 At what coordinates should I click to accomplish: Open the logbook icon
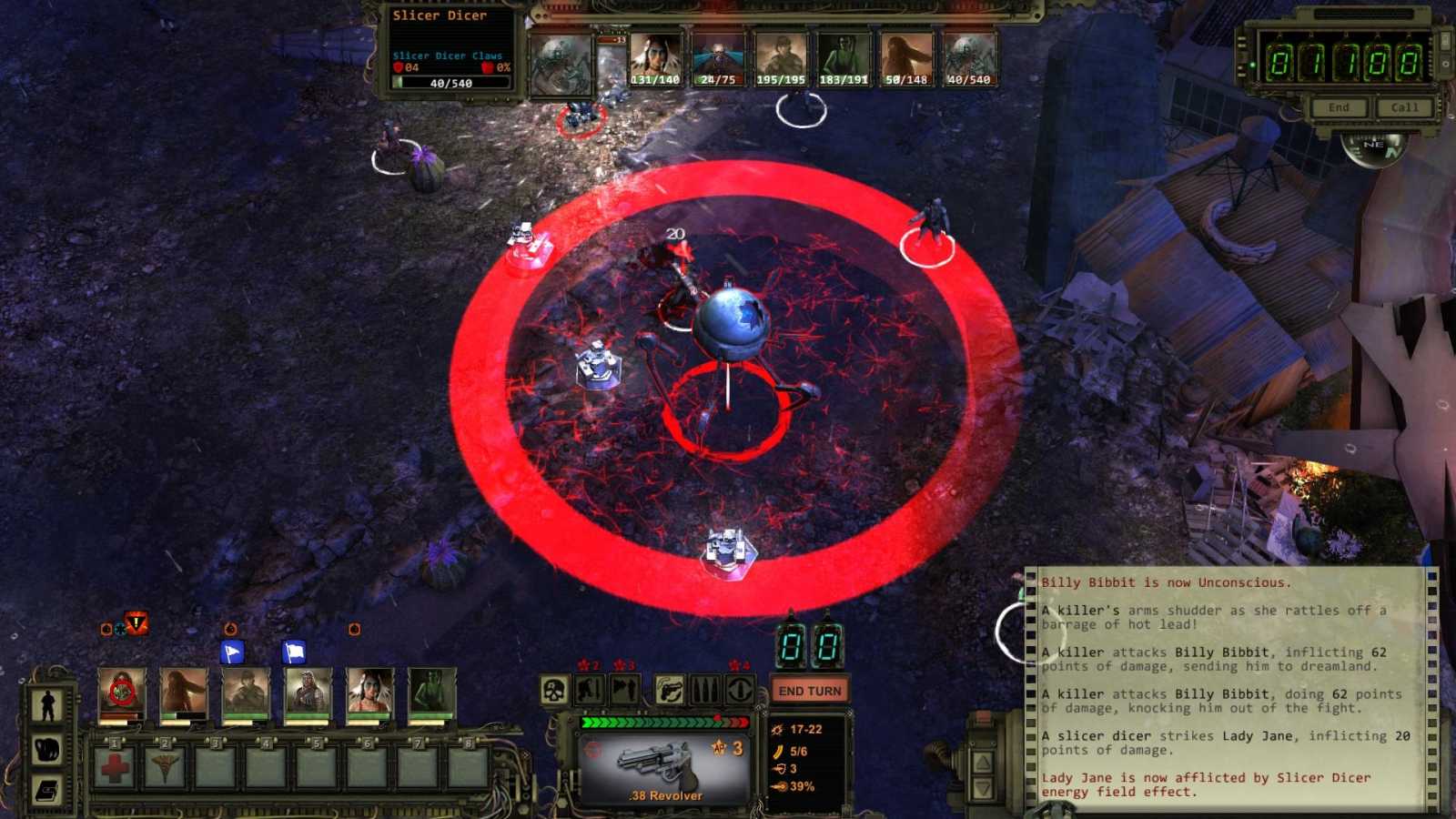(x=47, y=790)
